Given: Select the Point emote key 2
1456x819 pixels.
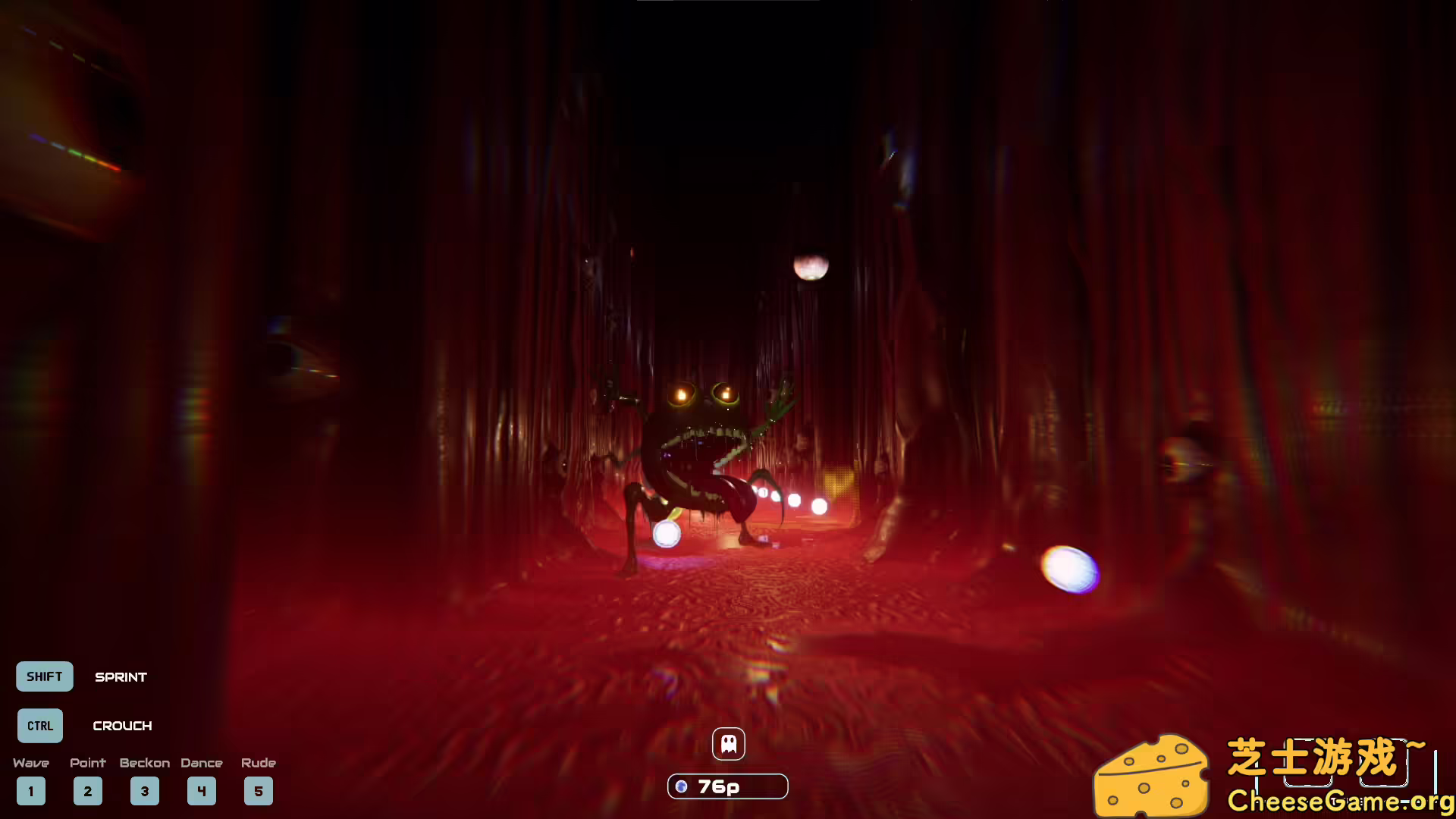Looking at the screenshot, I should 88,791.
